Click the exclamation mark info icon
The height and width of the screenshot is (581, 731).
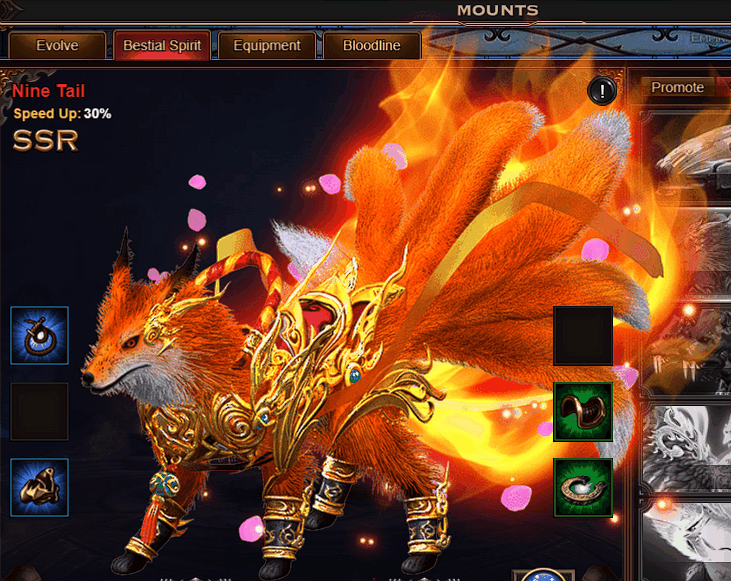coord(602,92)
